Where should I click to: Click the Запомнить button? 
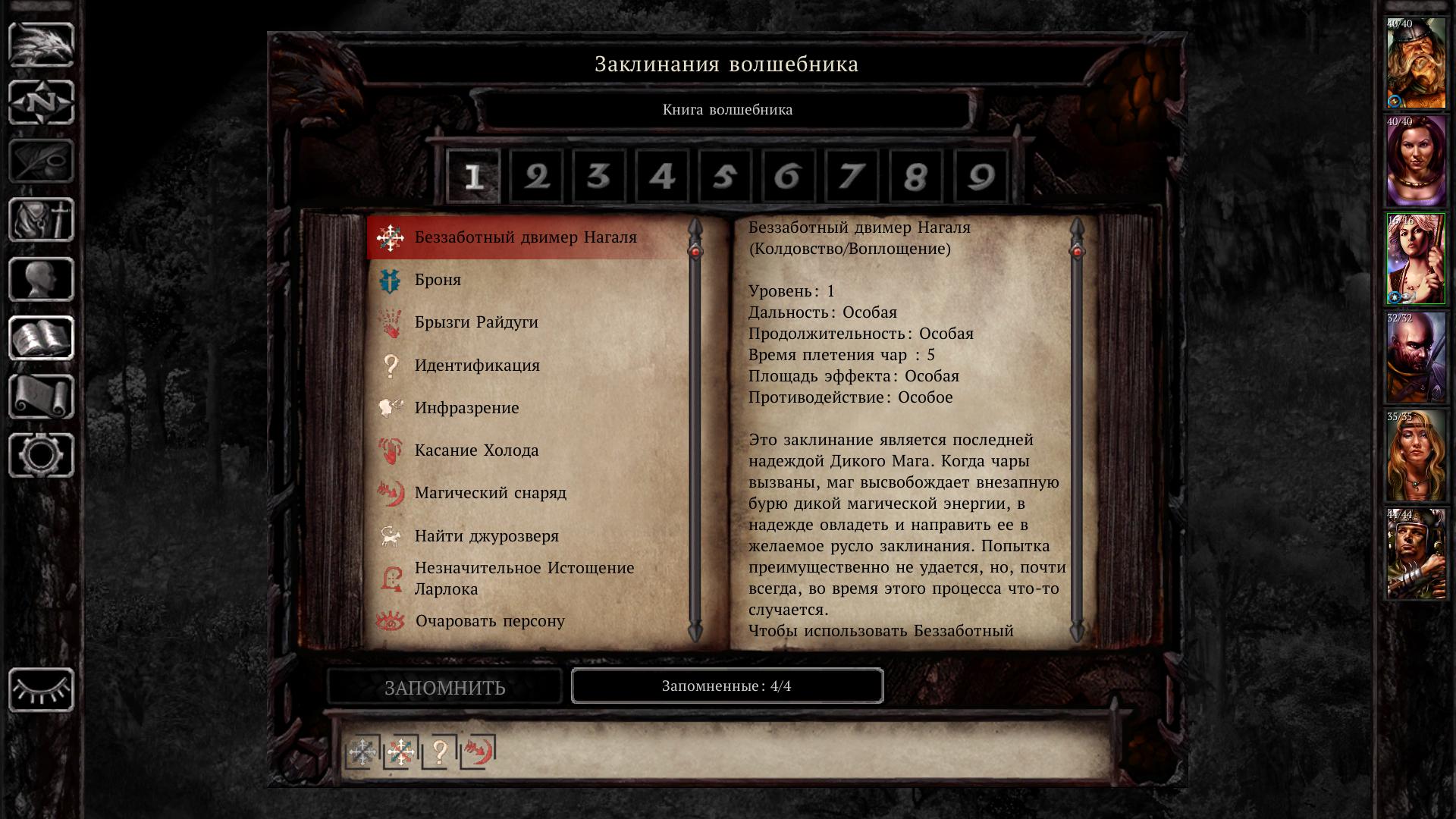(444, 687)
